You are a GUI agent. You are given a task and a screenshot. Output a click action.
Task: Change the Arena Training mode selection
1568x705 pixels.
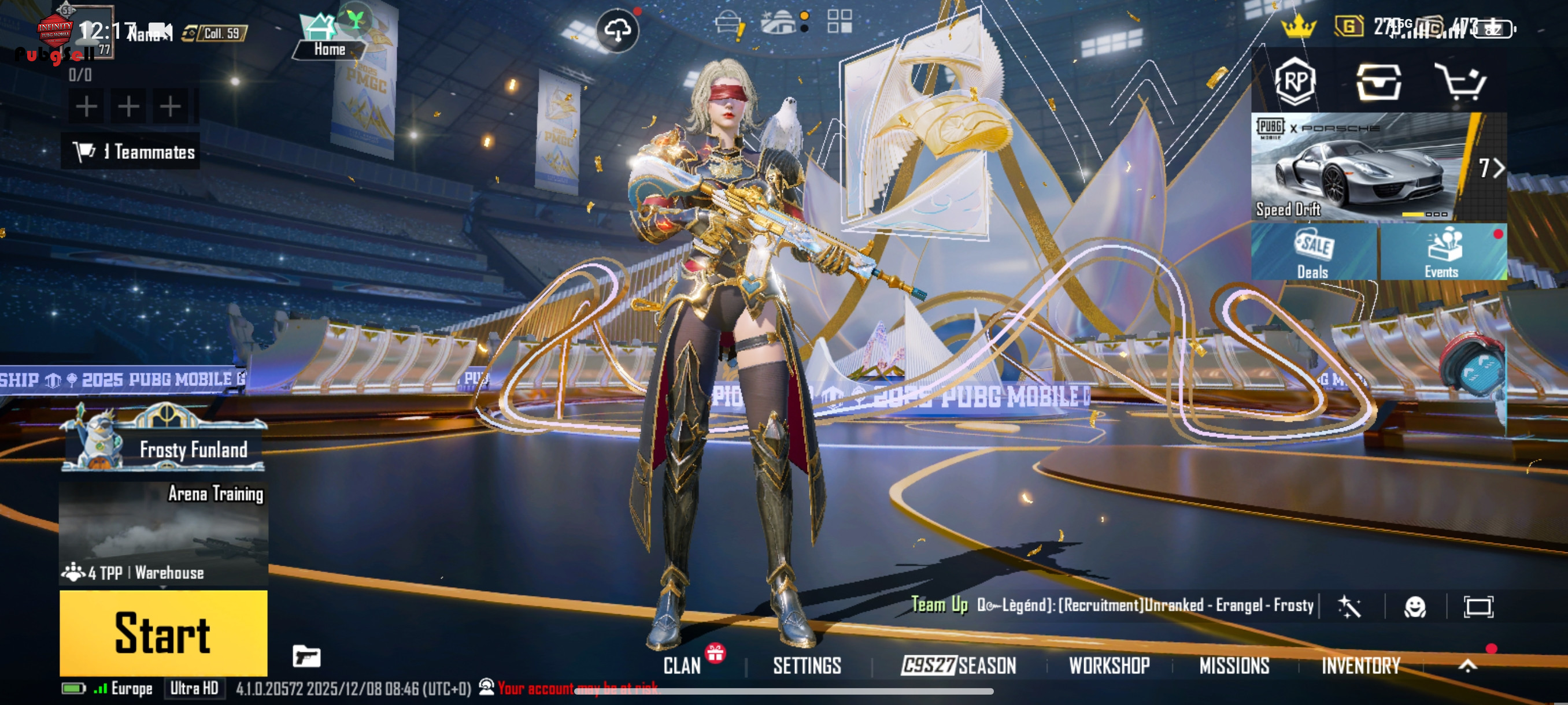(x=164, y=532)
